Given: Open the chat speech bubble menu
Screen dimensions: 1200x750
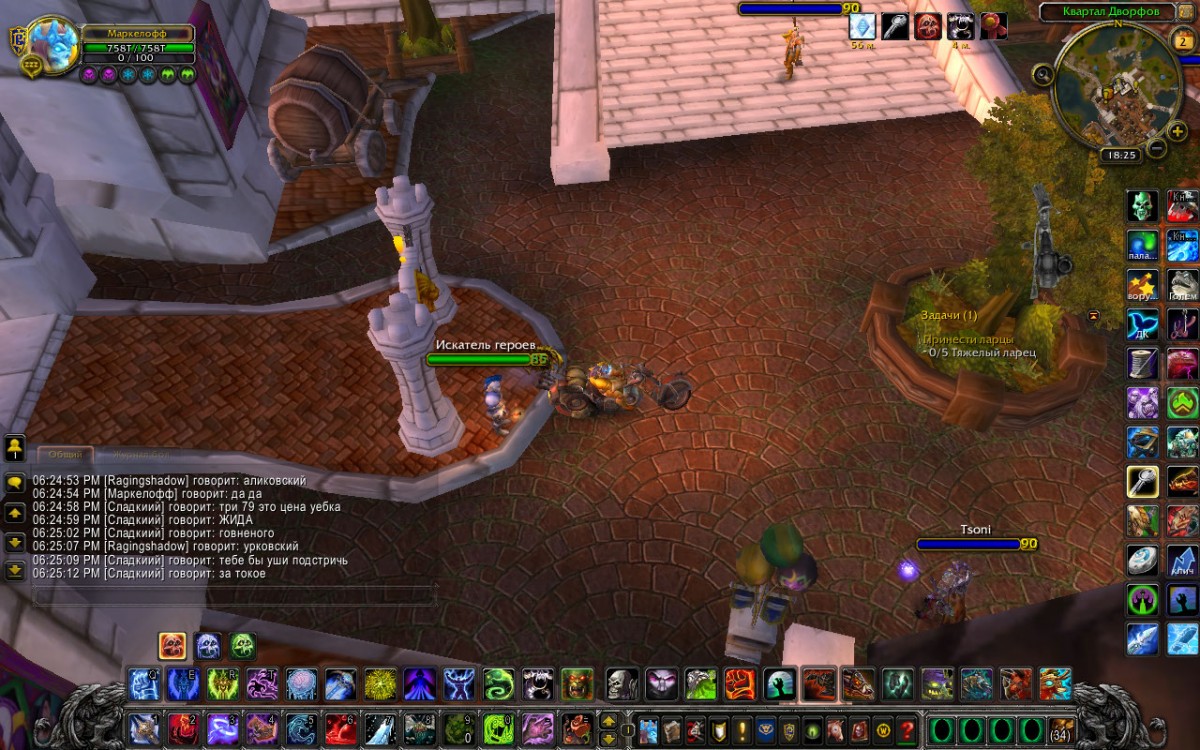Looking at the screenshot, I should pyautogui.click(x=15, y=482).
